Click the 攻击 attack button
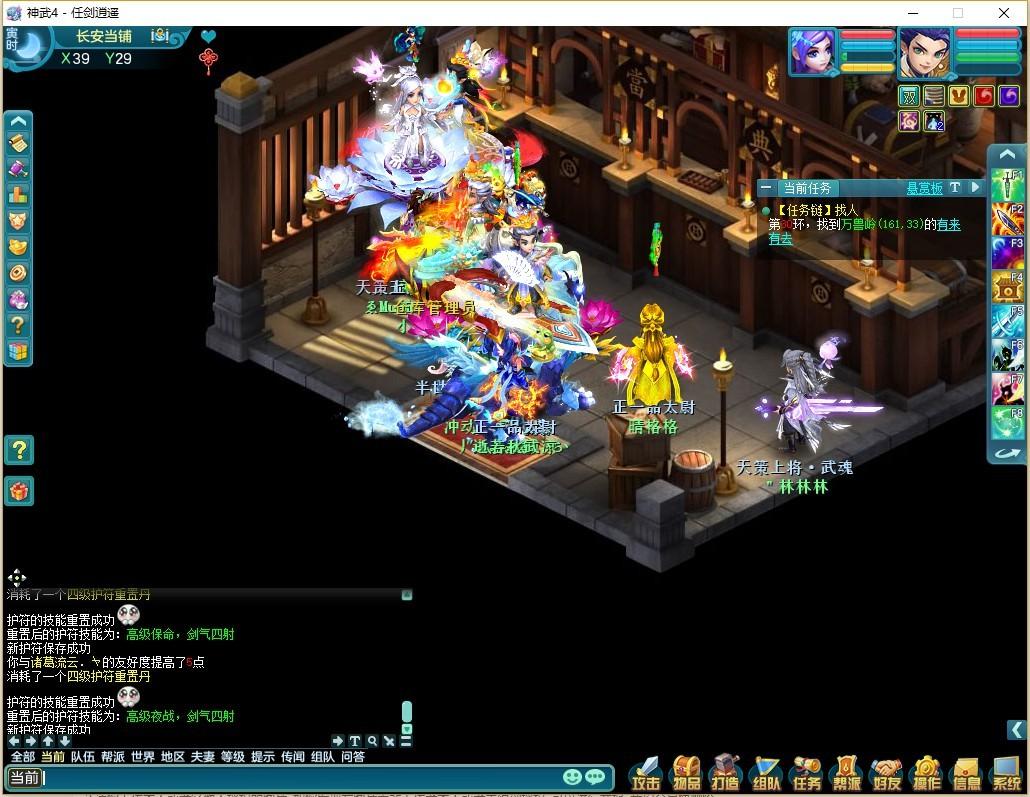The image size is (1030, 797). pos(646,774)
